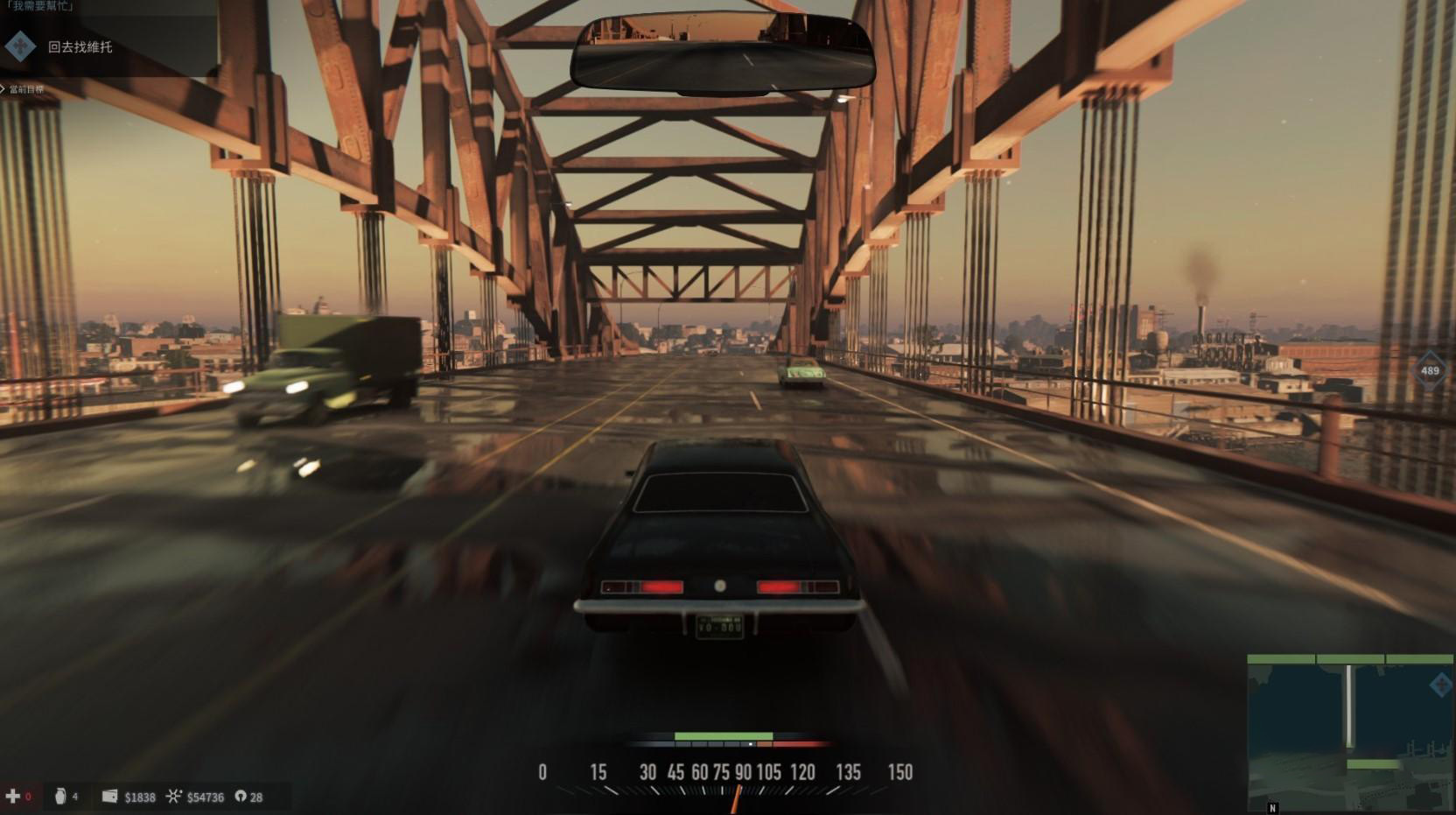The image size is (1456, 815).
Task: Click the 489 distance waypoint marker
Action: click(1430, 370)
